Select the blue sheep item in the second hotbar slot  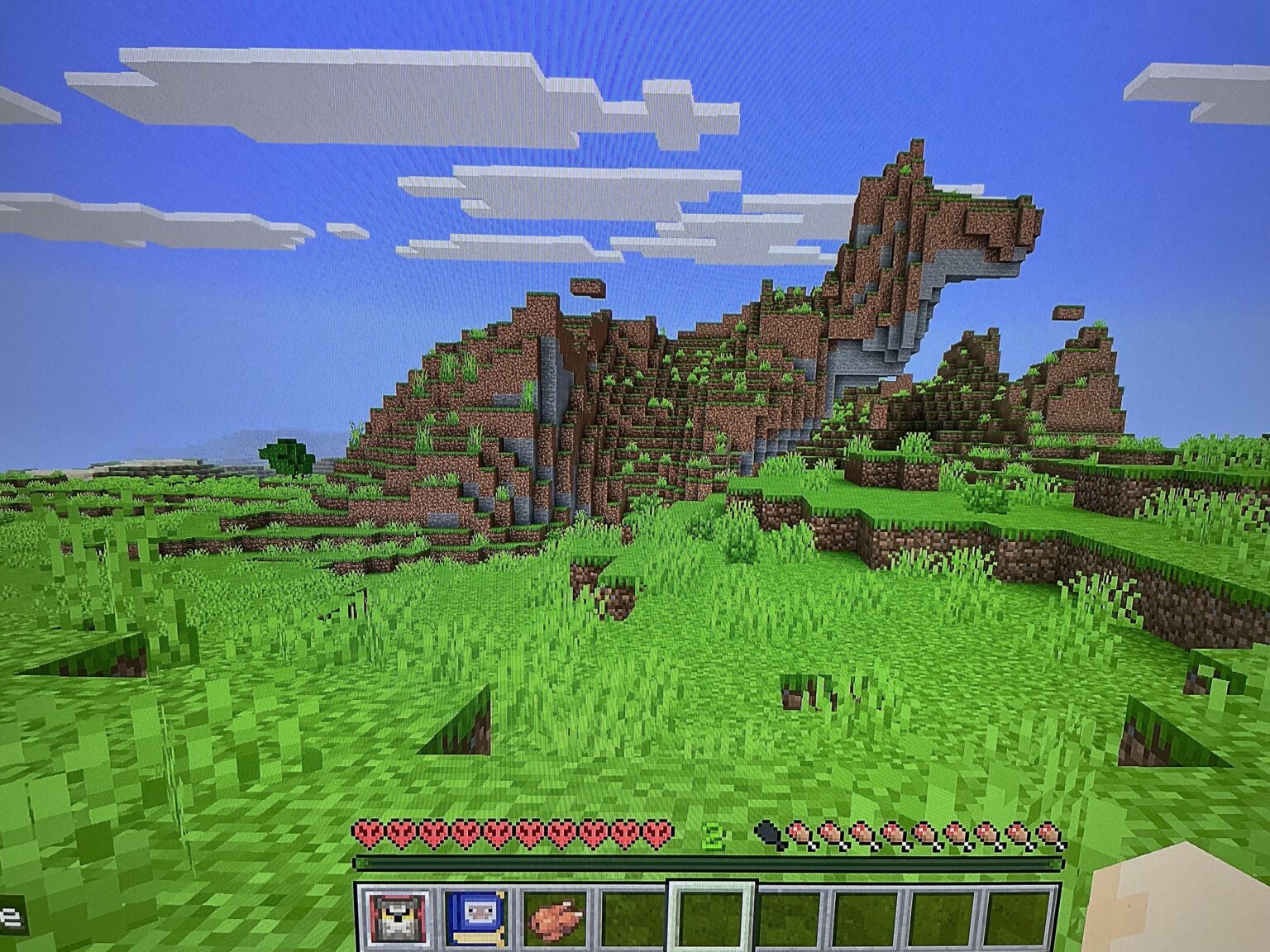[477, 917]
